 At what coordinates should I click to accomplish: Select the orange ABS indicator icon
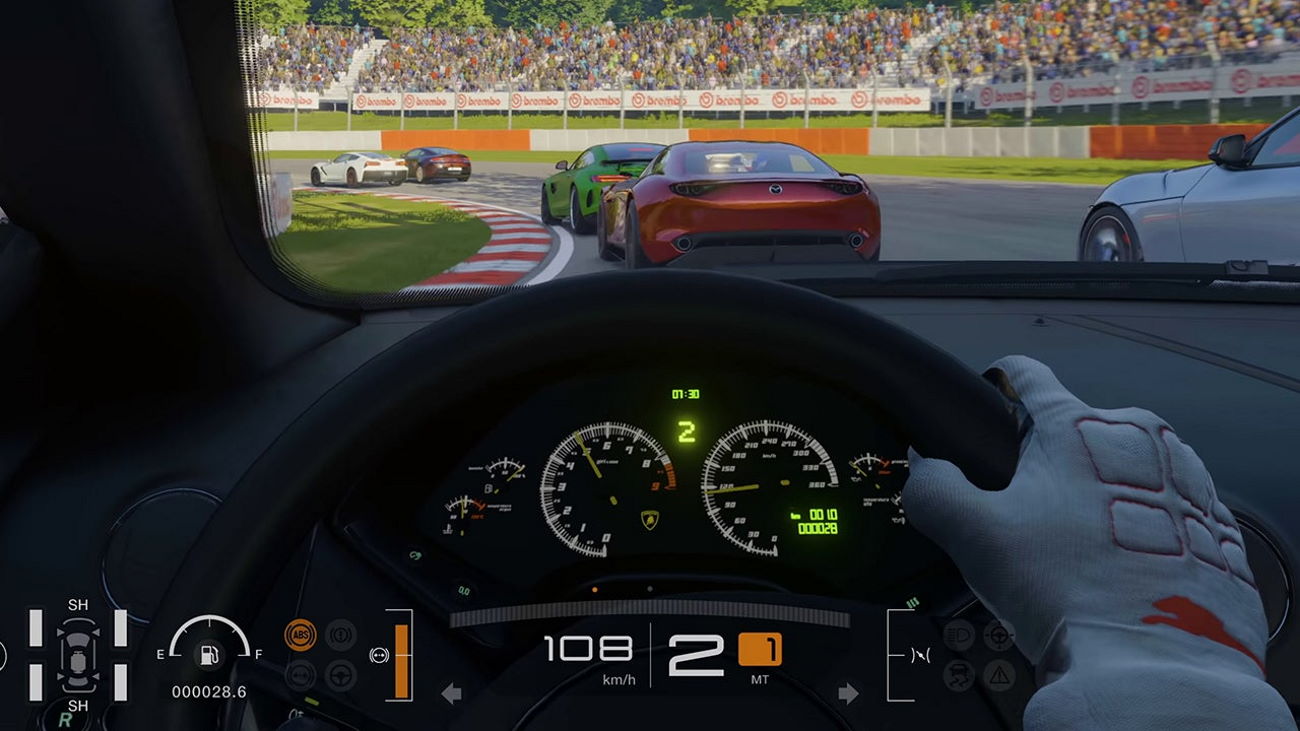point(302,634)
